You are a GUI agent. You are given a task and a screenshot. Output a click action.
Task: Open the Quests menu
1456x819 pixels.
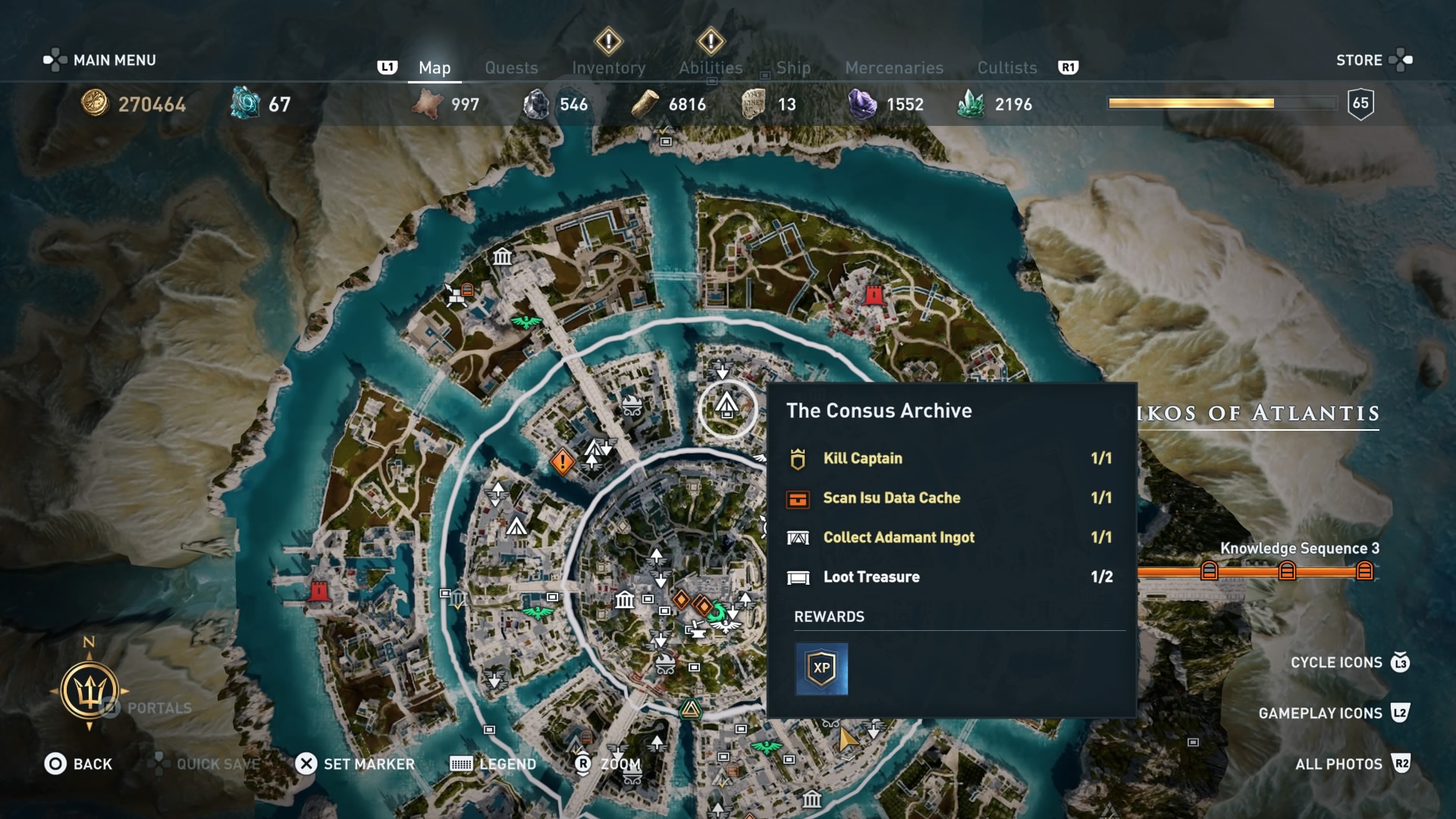pyautogui.click(x=511, y=67)
